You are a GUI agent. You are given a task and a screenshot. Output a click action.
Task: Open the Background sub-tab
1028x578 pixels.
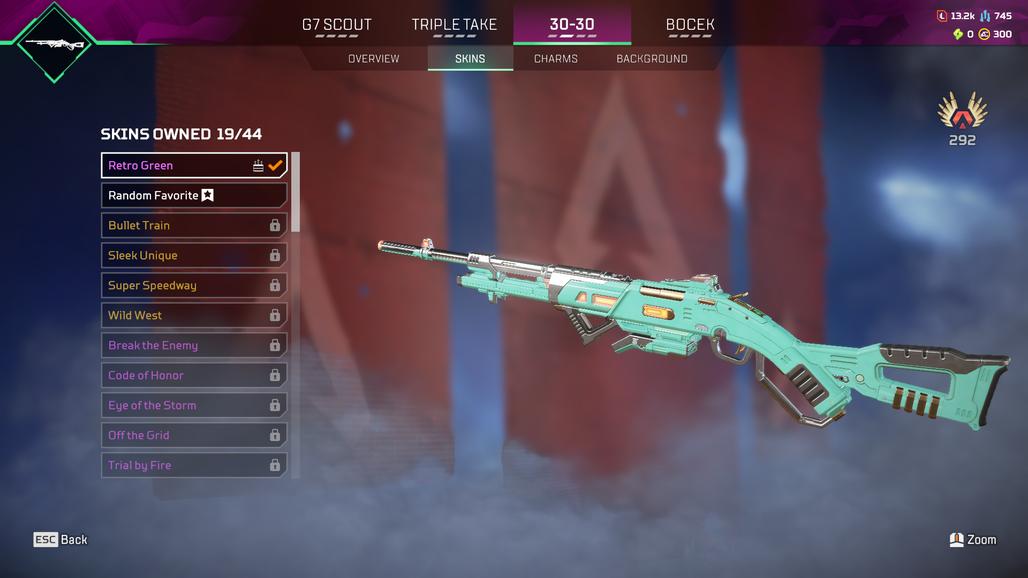tap(651, 59)
